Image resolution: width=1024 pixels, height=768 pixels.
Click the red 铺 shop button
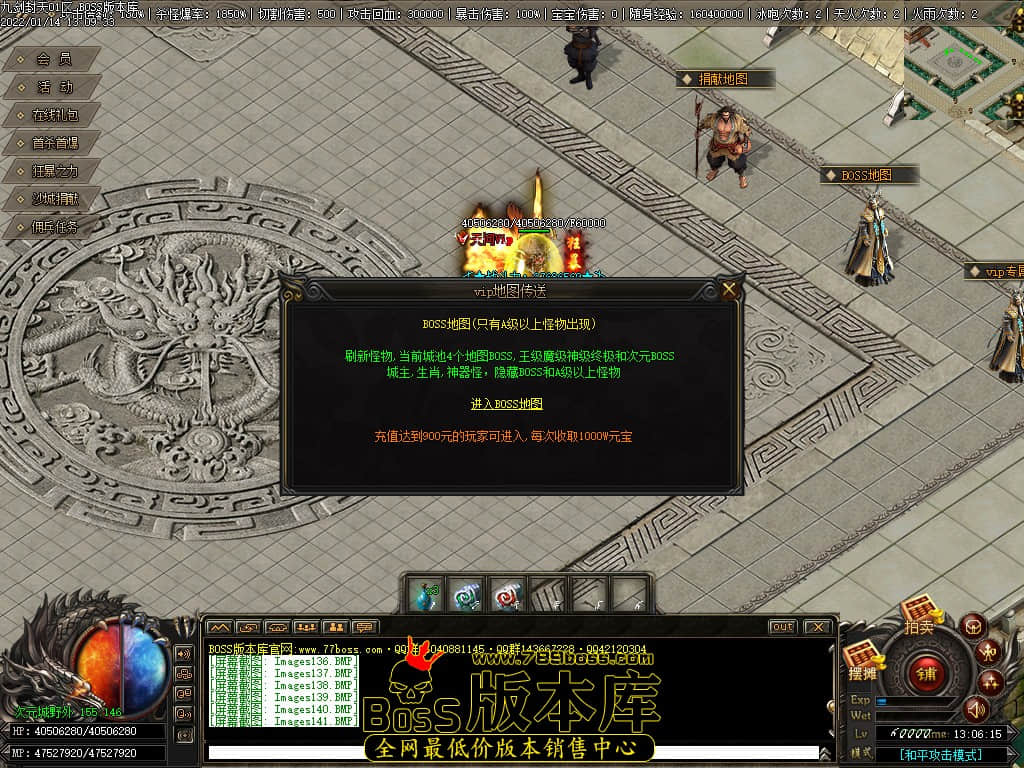(x=926, y=672)
